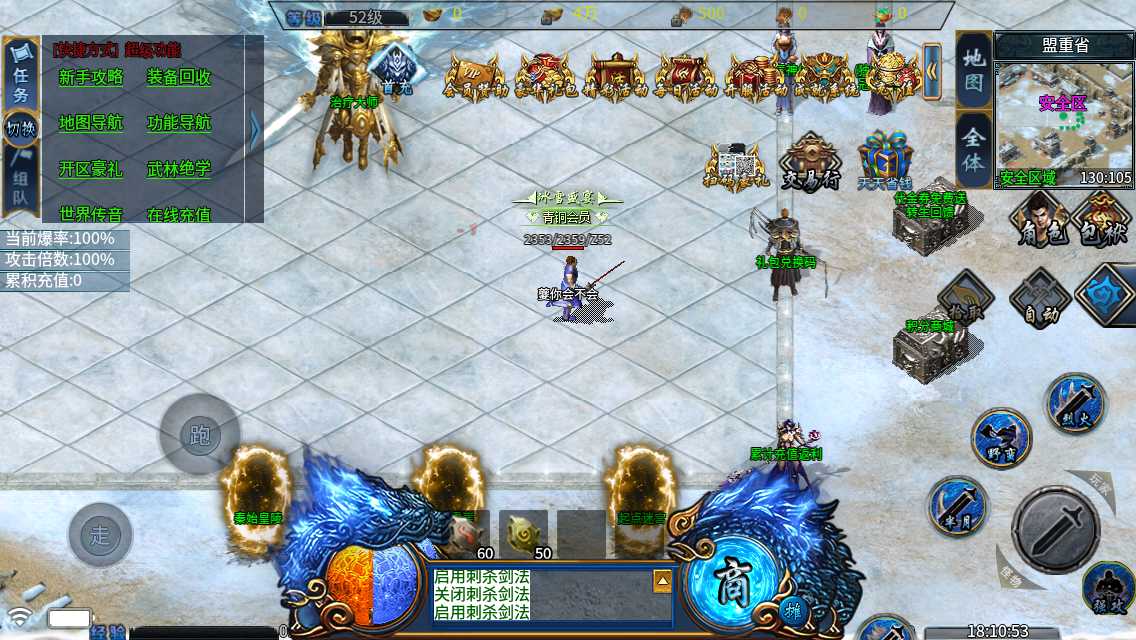Switch to the 组队 team tab
The height and width of the screenshot is (640, 1136).
pyautogui.click(x=20, y=187)
